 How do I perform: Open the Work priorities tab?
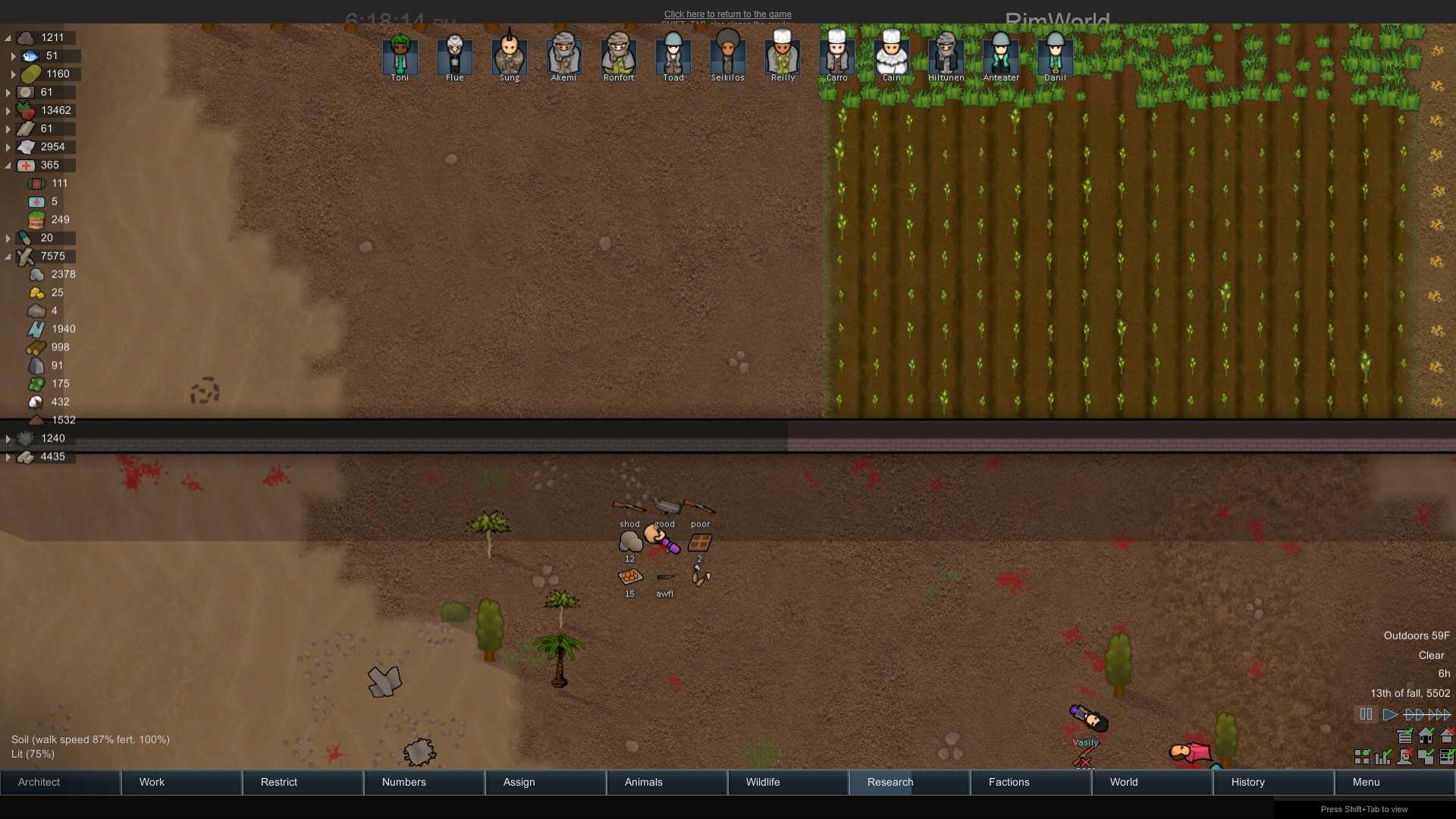(182, 782)
